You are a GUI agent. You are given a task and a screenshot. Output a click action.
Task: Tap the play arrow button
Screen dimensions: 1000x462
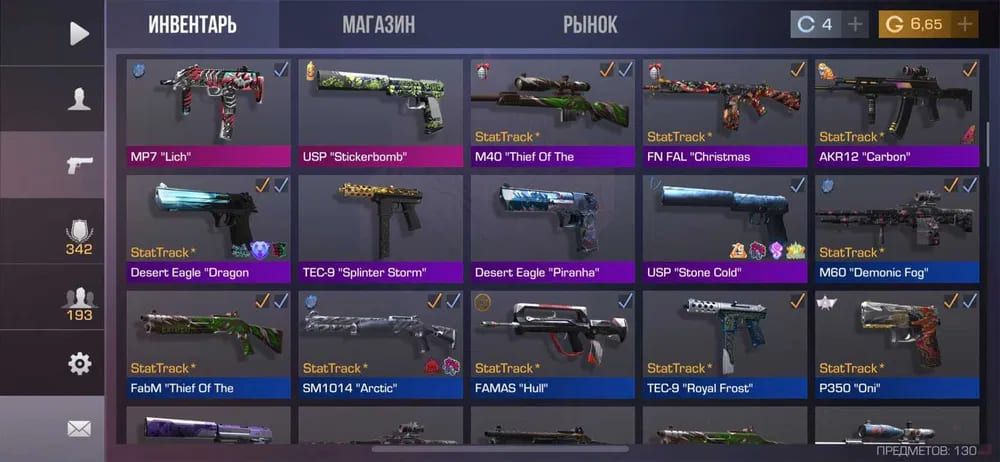pyautogui.click(x=79, y=33)
